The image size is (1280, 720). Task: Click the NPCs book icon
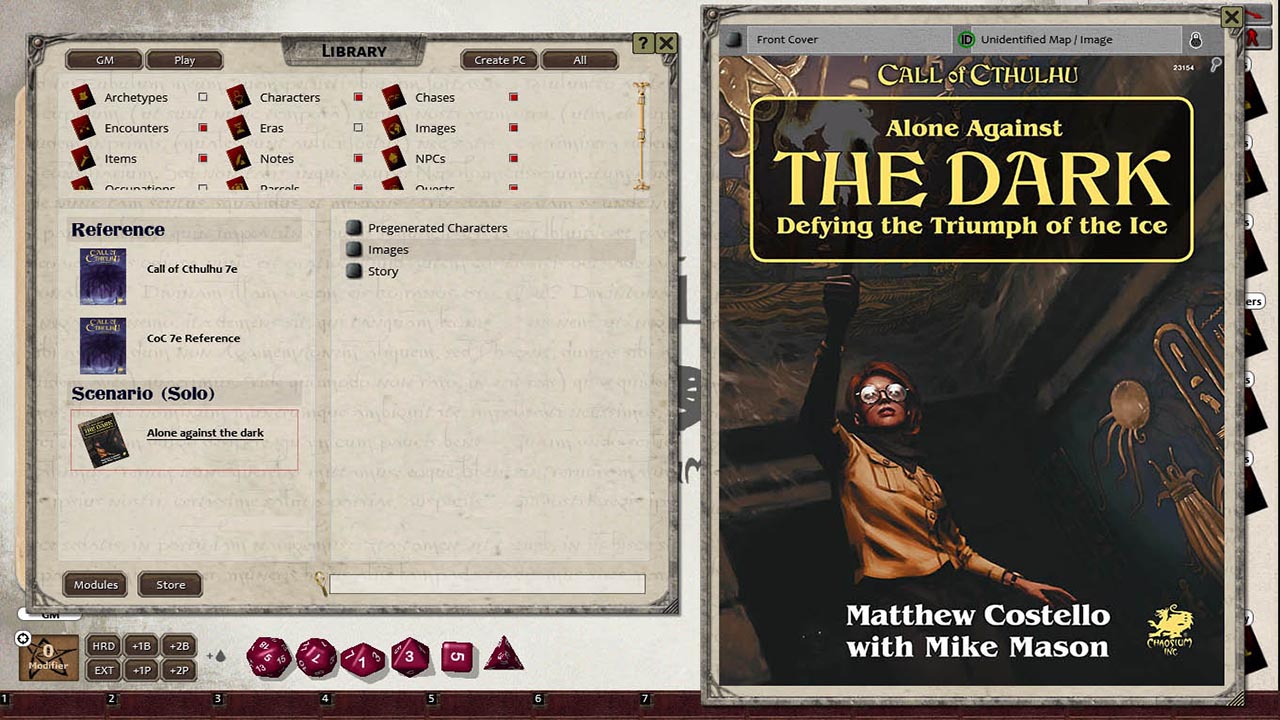pos(396,158)
